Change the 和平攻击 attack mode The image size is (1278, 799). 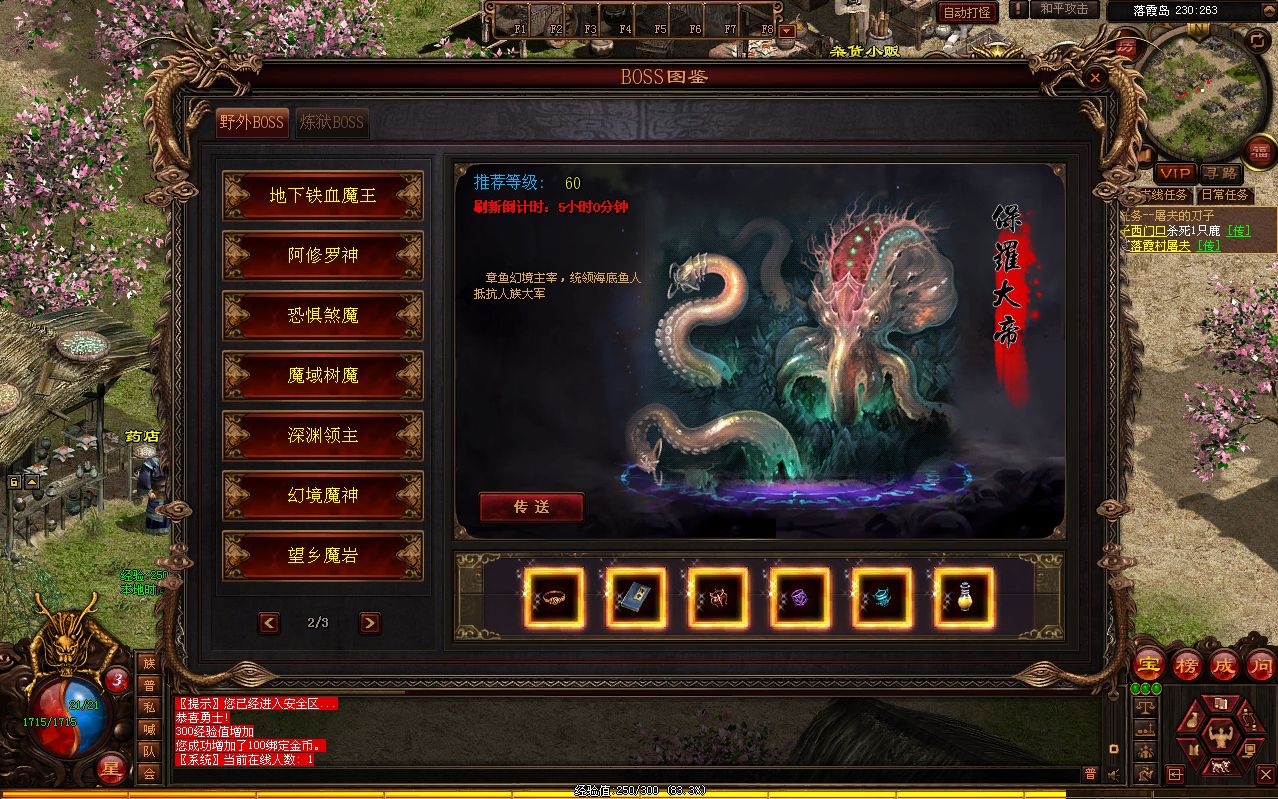[x=1063, y=9]
